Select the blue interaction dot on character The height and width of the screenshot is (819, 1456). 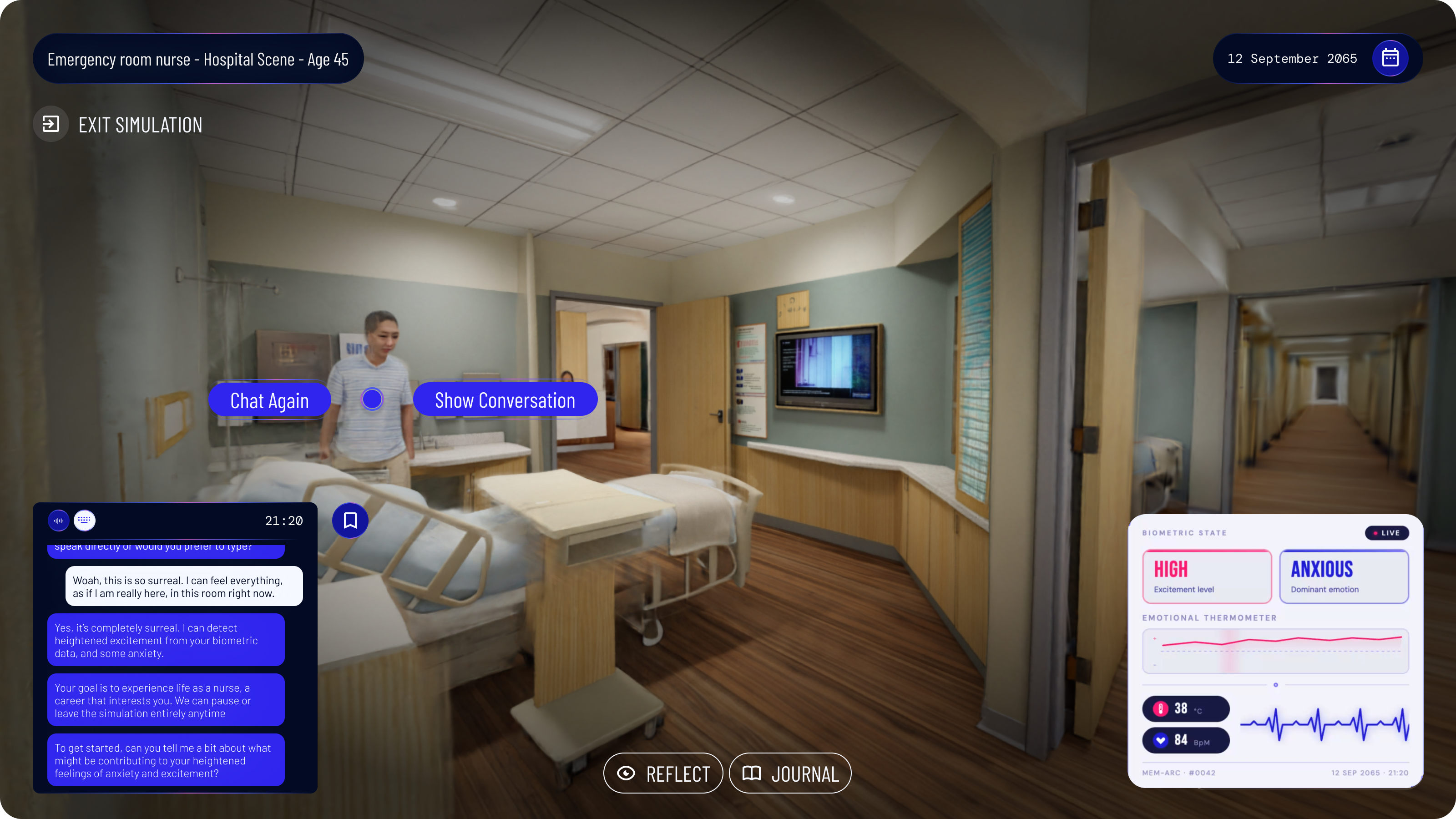(372, 399)
